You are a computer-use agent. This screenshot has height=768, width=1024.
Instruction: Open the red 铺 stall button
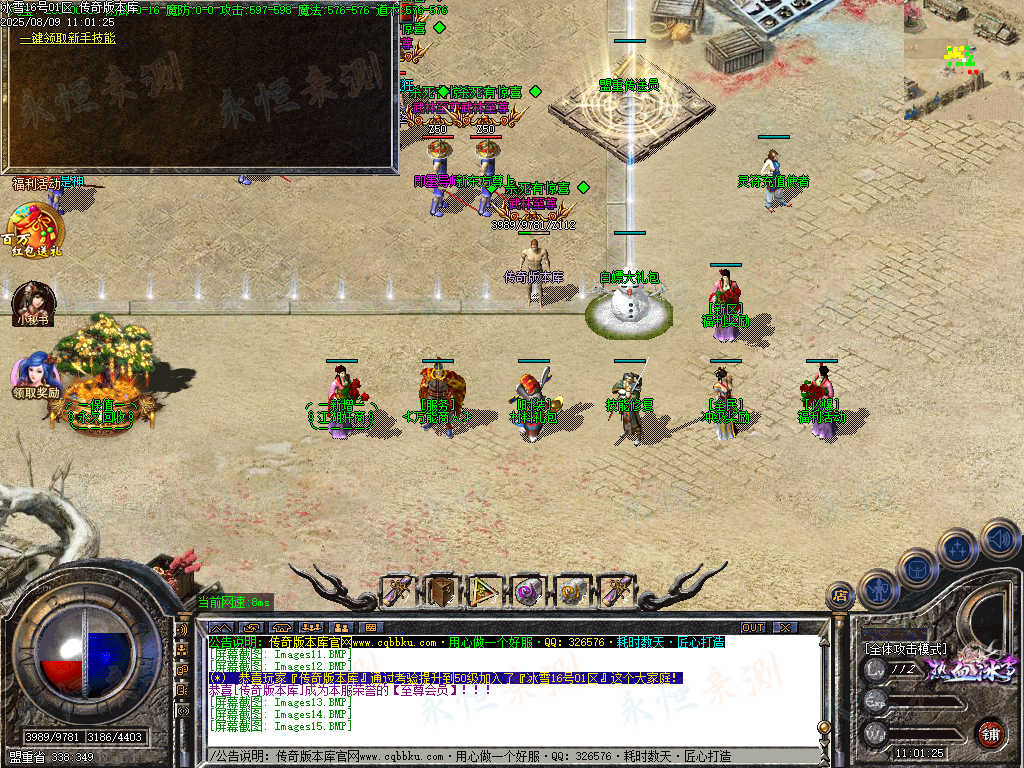tap(990, 733)
